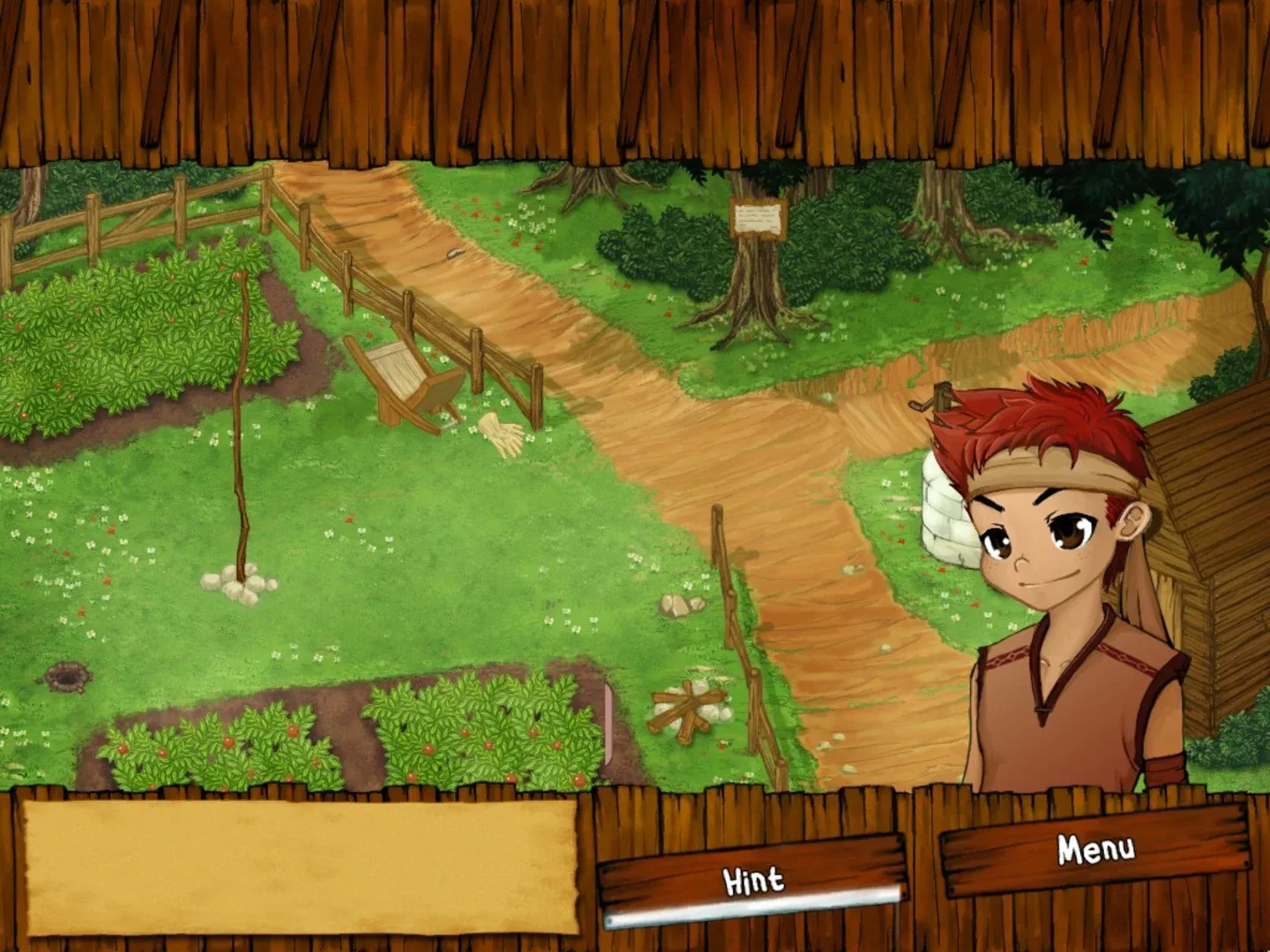The width and height of the screenshot is (1270, 952).
Task: Read the sign nailed to the tree
Action: (758, 219)
